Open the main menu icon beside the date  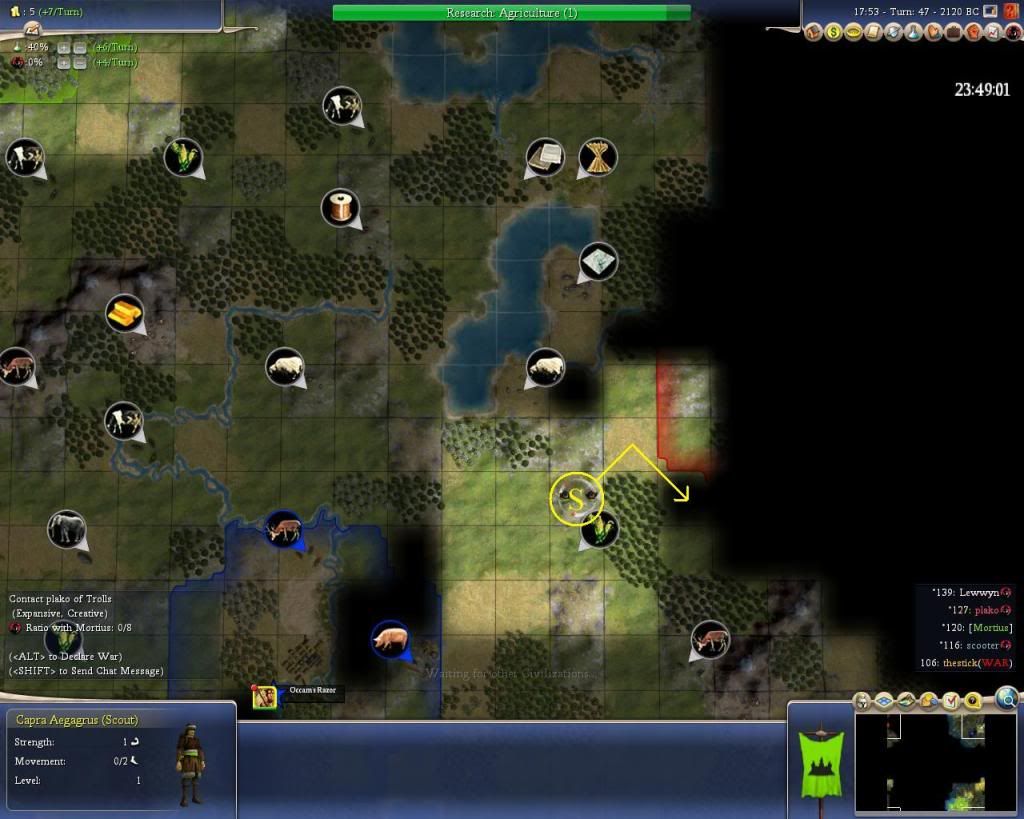coord(989,11)
